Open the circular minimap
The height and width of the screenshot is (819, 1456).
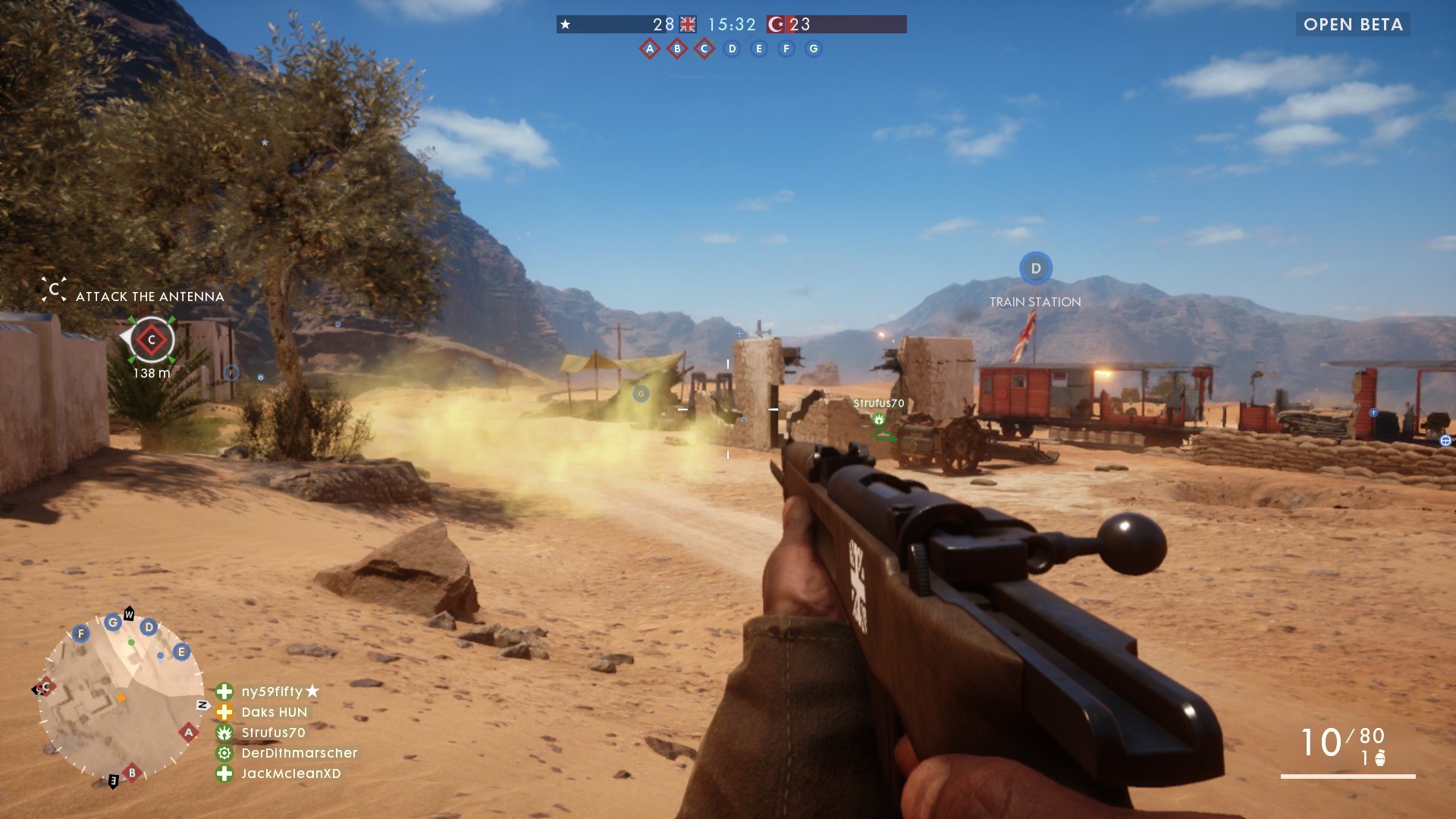(121, 696)
